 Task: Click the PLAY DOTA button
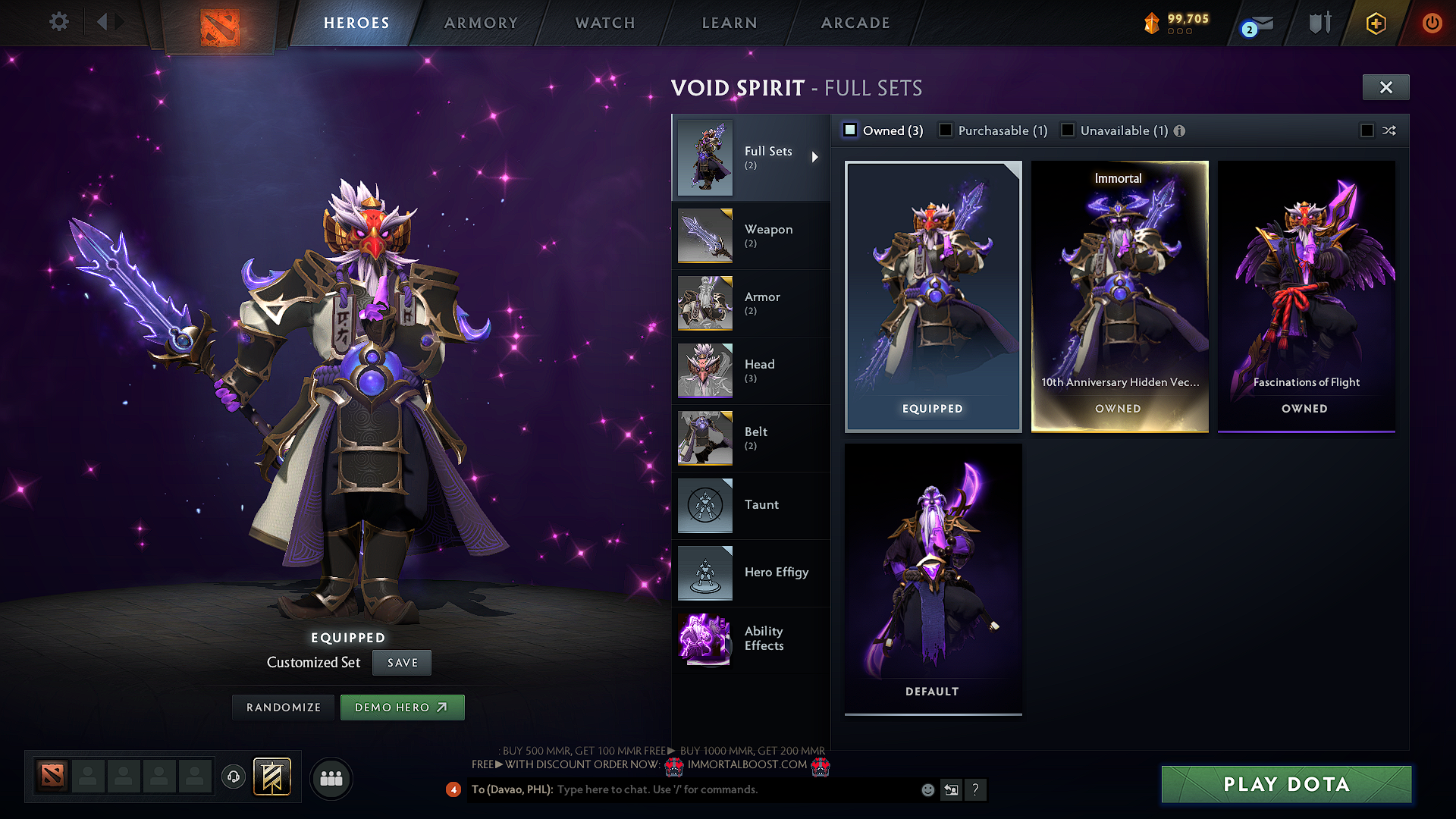coord(1286,785)
